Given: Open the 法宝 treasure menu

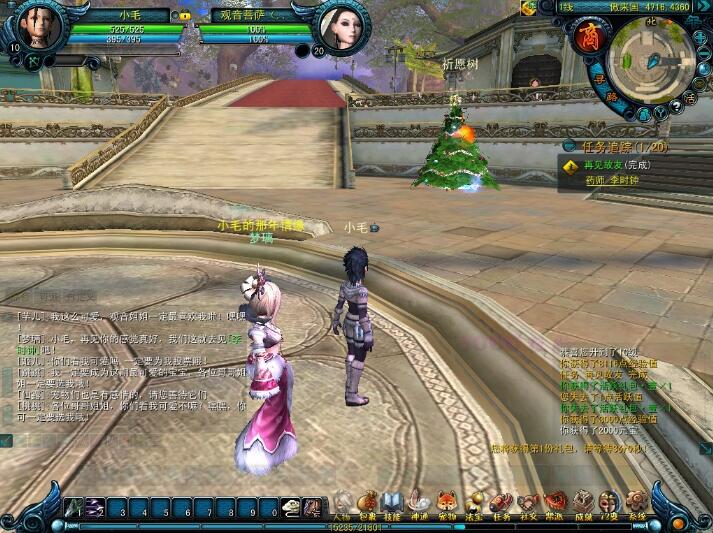Looking at the screenshot, I should pyautogui.click(x=474, y=503).
